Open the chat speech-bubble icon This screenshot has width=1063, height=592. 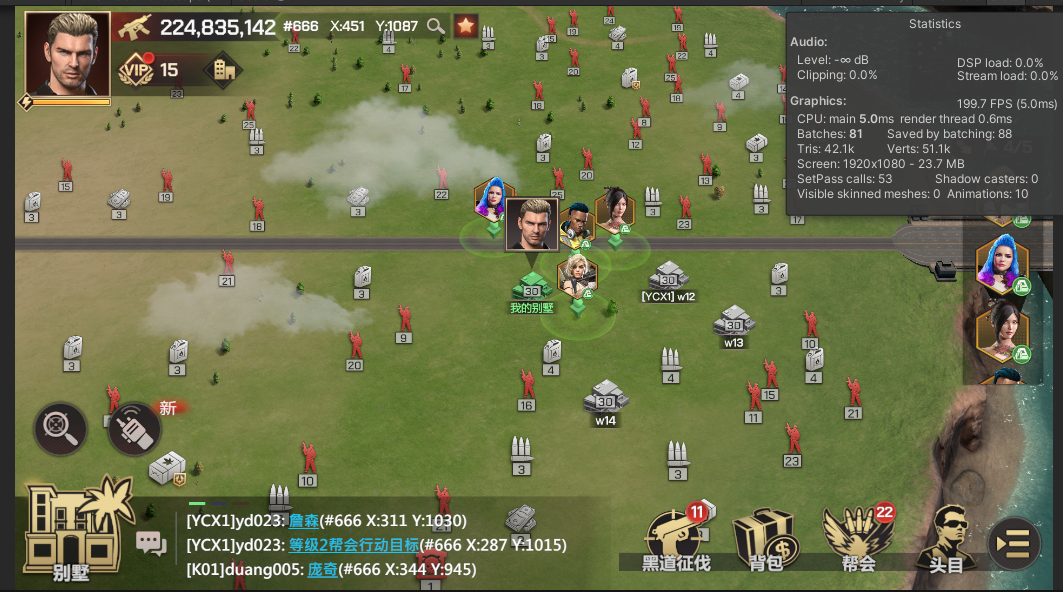151,543
